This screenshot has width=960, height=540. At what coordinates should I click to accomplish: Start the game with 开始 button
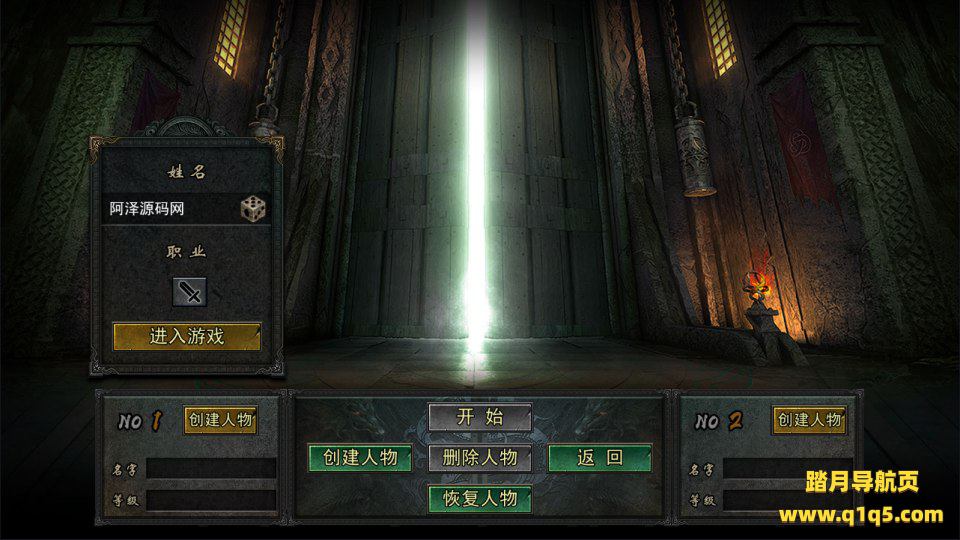(x=480, y=418)
